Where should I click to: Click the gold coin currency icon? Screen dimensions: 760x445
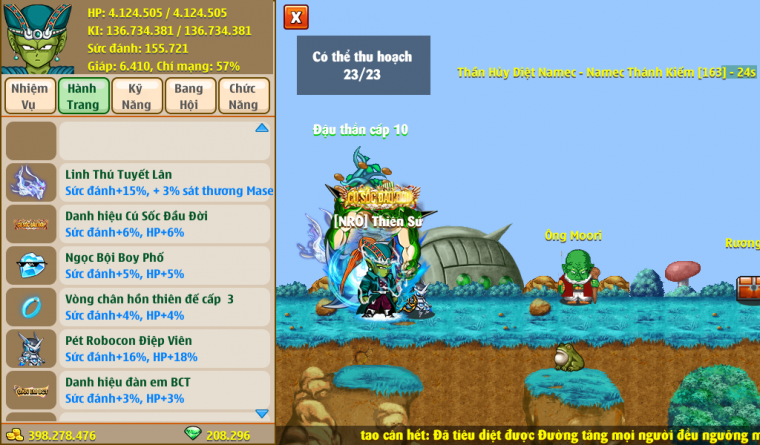point(14,435)
